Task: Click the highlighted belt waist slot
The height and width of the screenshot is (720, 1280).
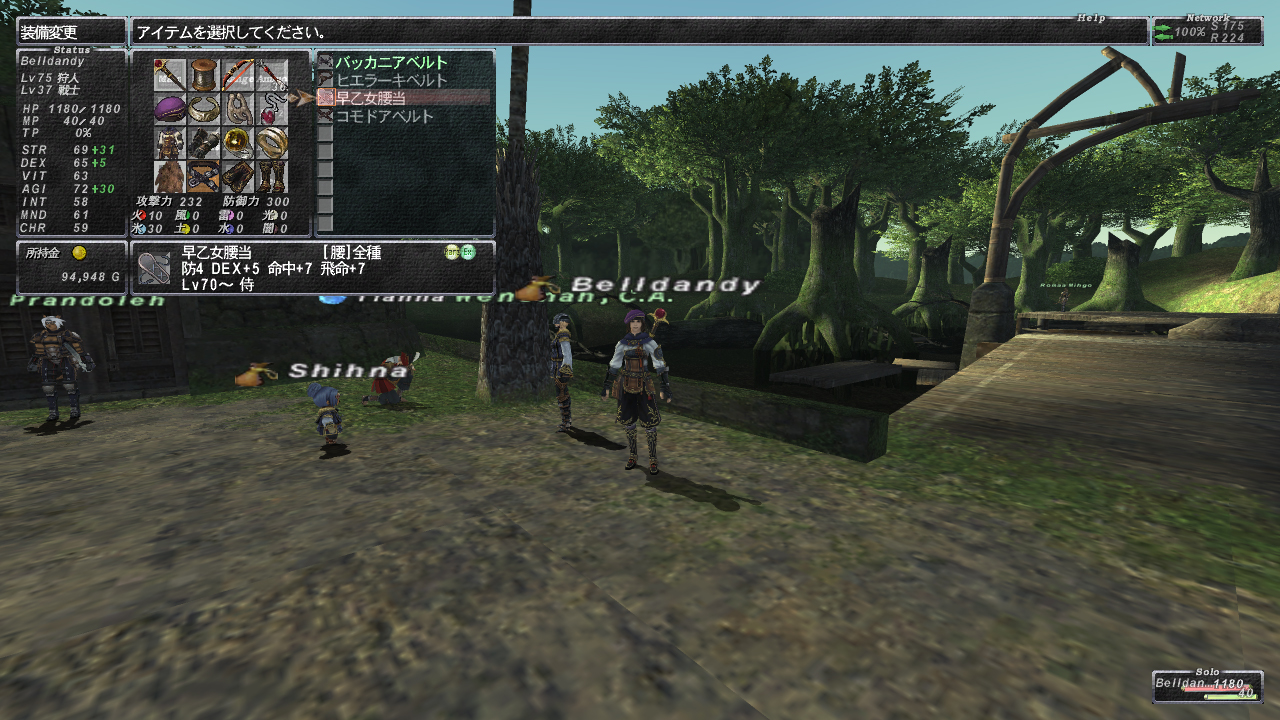Action: (204, 176)
